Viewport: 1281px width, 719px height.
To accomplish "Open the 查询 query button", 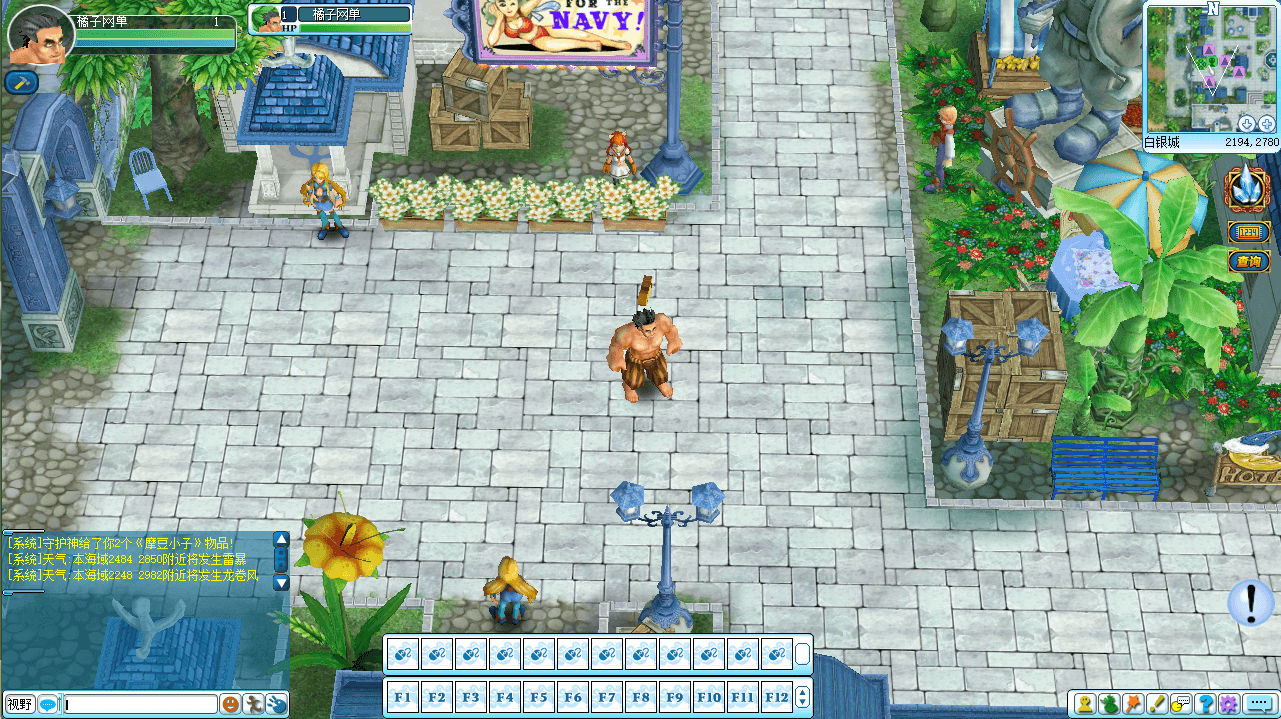I will (1248, 262).
